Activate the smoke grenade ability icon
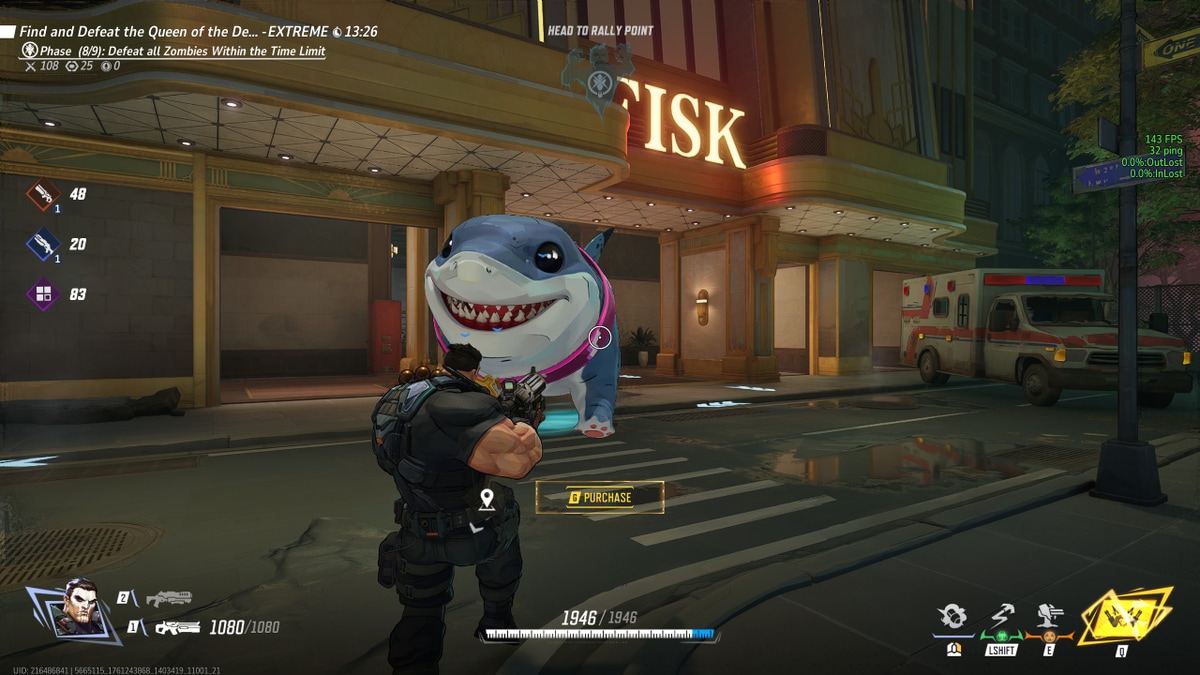The image size is (1200, 675). 954,618
